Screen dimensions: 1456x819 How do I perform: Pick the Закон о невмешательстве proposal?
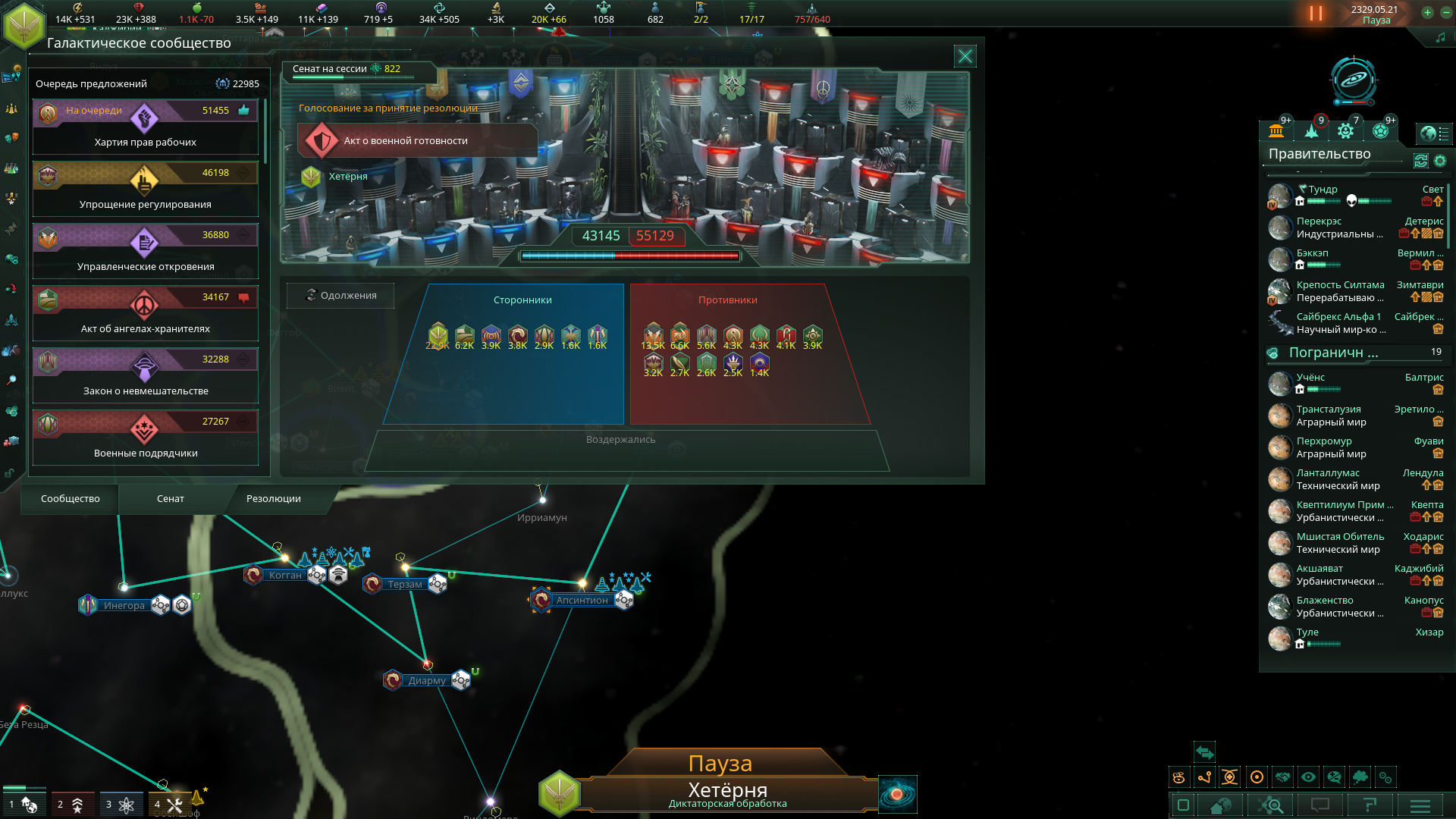click(145, 376)
